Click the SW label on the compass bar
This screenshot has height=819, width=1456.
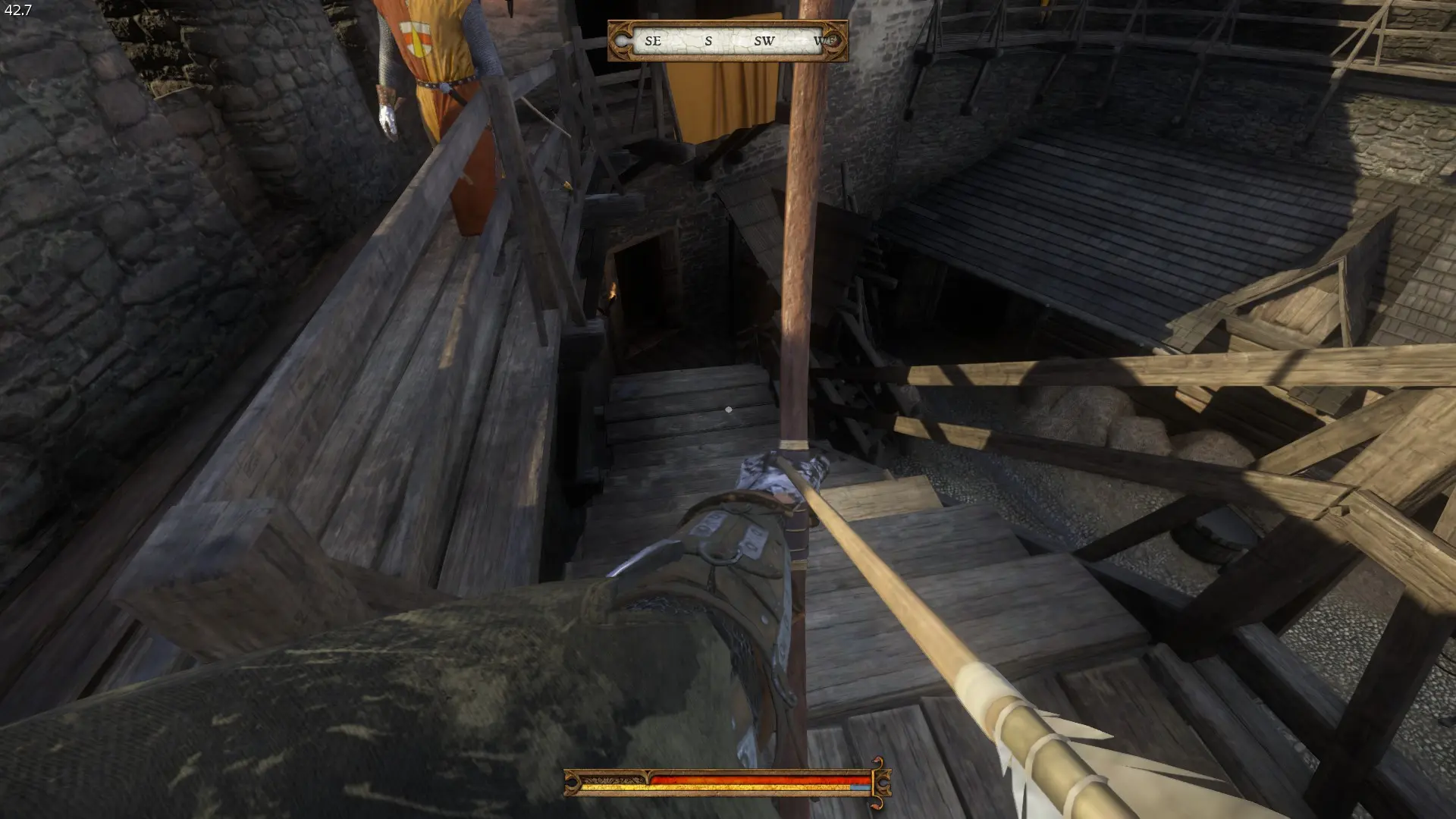coord(765,42)
